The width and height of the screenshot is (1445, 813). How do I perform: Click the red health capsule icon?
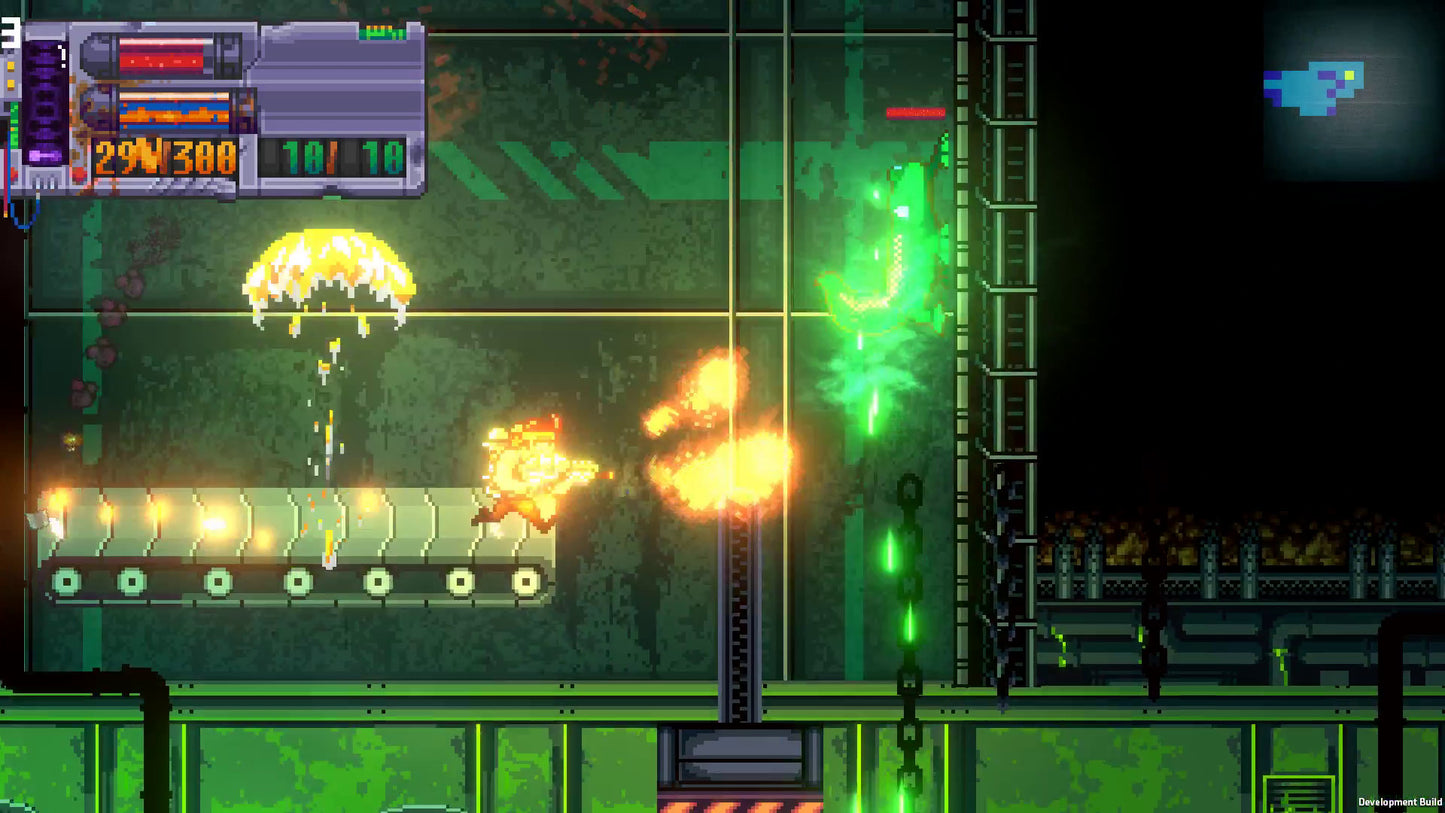[x=160, y=55]
